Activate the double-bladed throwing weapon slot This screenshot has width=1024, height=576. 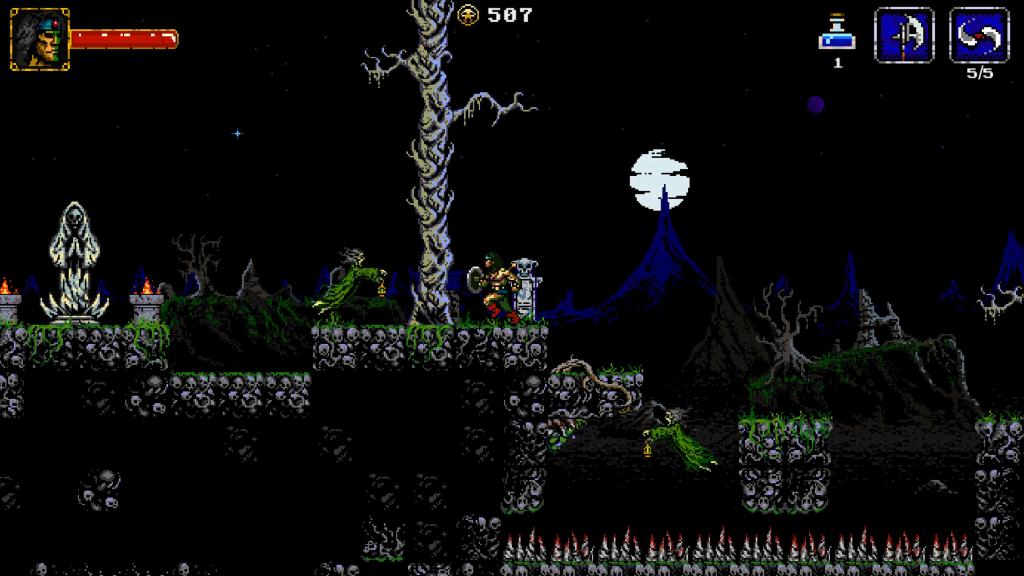(x=978, y=36)
